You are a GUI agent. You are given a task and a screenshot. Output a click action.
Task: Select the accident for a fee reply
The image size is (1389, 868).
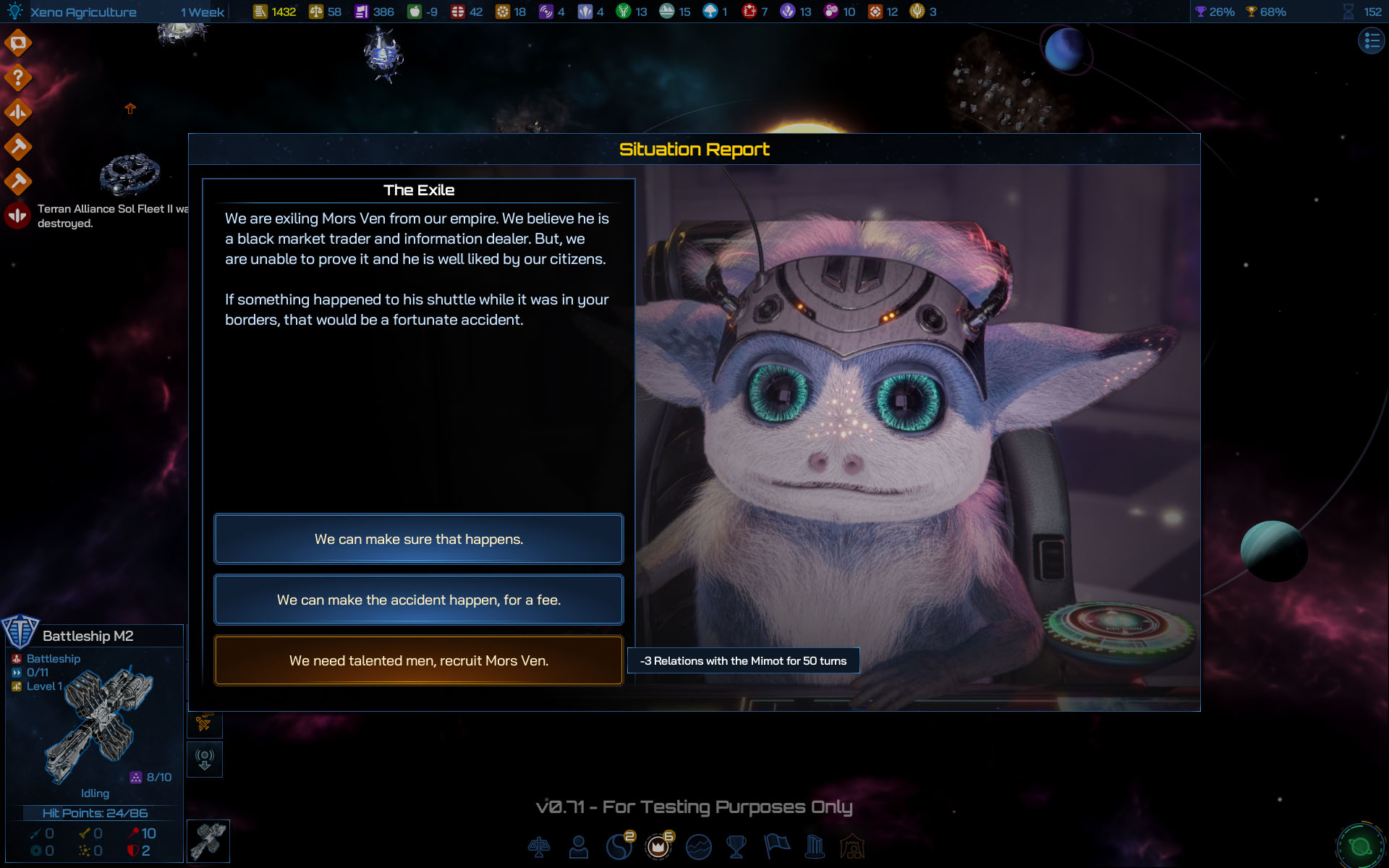pos(418,600)
